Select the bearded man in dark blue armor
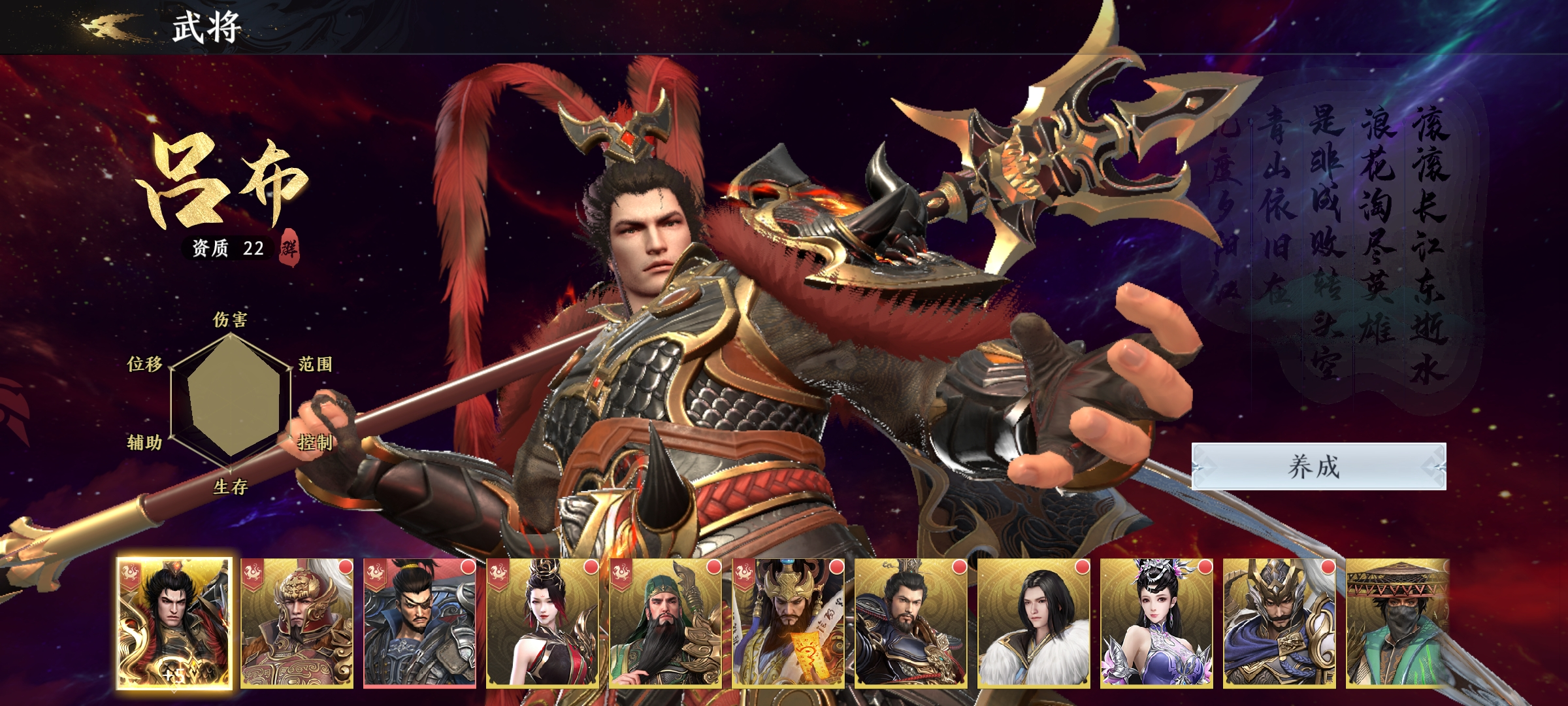 coord(911,623)
